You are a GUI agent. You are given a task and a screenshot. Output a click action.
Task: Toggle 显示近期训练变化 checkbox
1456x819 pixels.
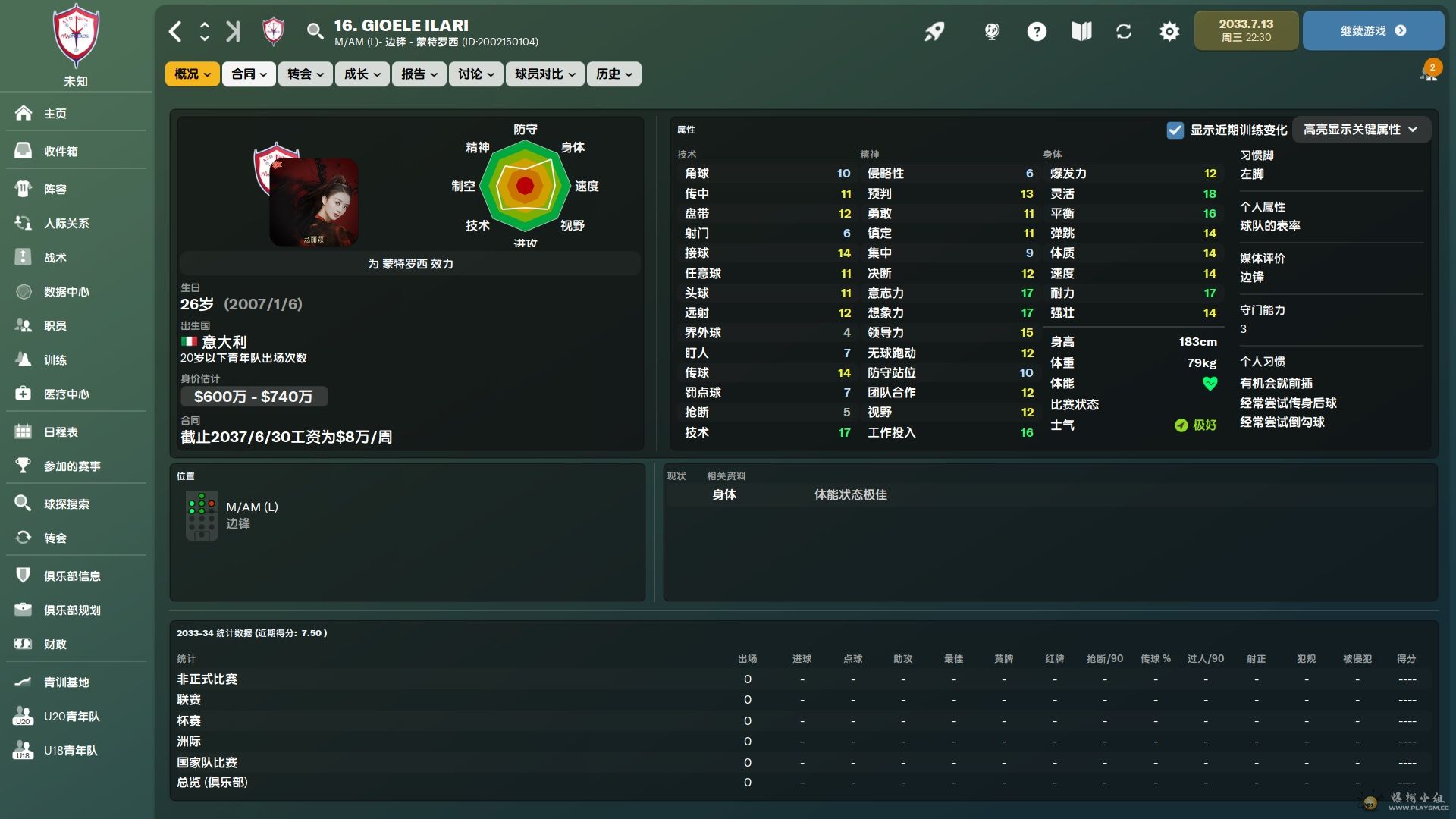pyautogui.click(x=1175, y=130)
